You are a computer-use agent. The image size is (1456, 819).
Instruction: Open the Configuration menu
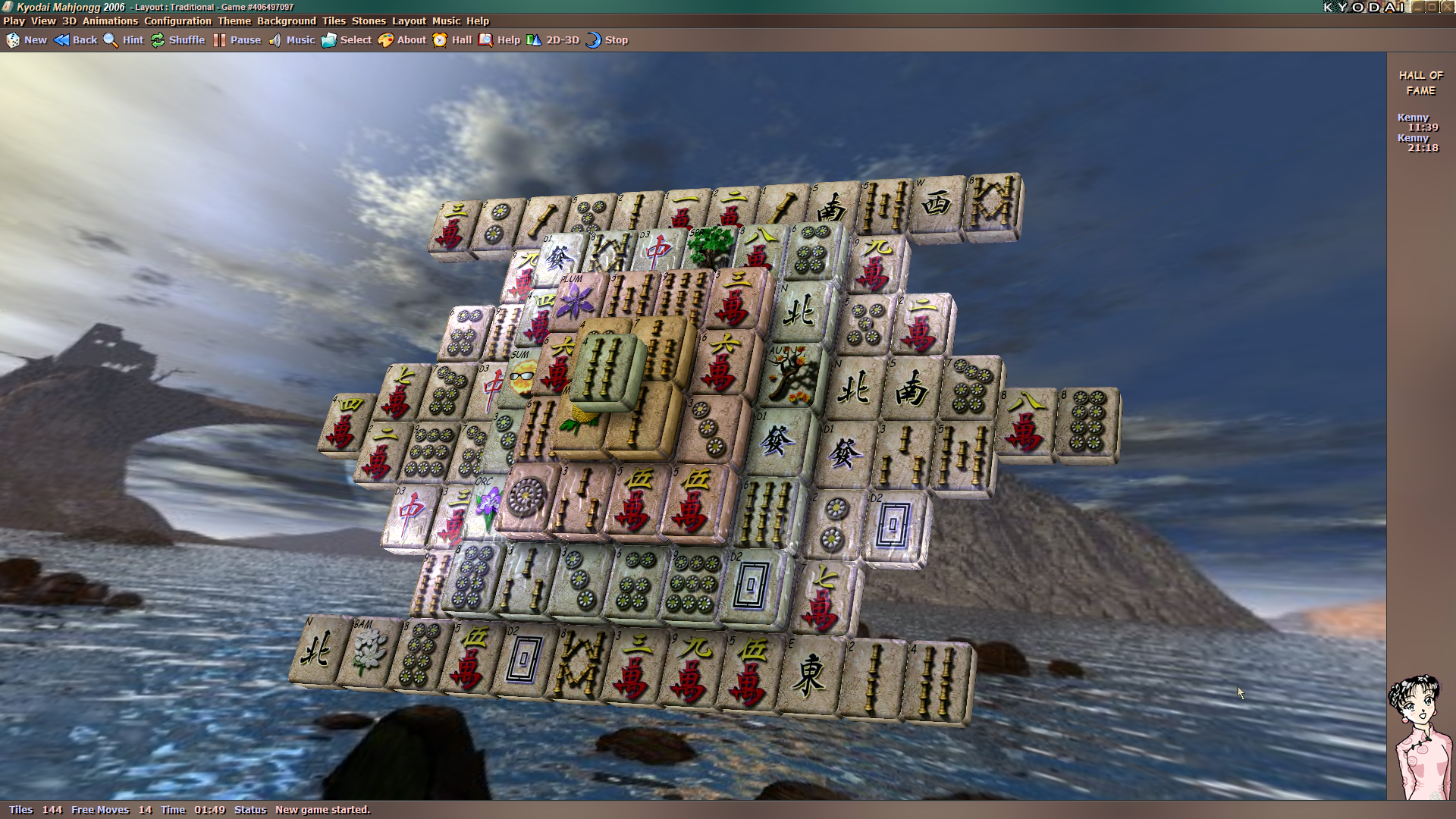tap(177, 21)
